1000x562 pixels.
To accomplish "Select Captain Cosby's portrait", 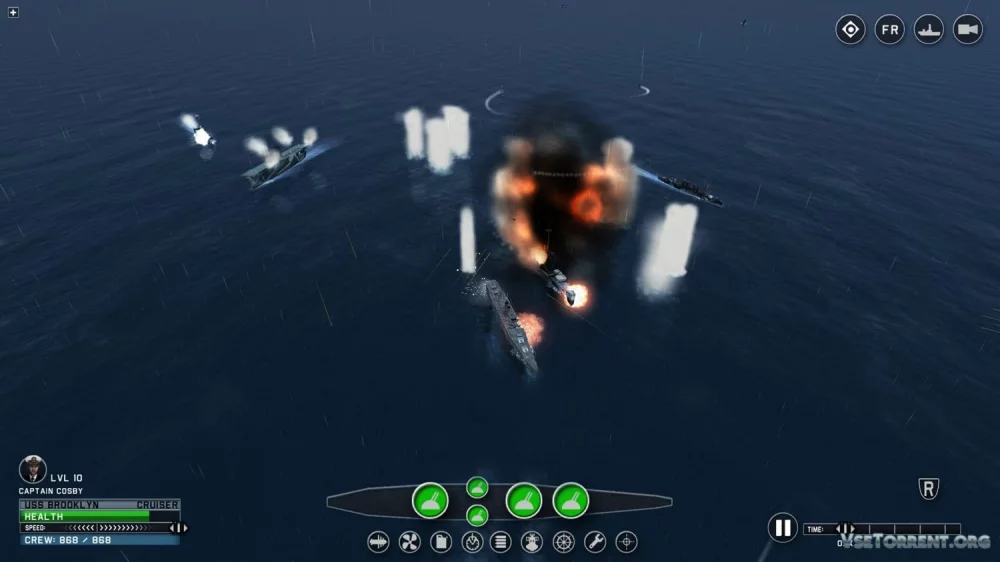I will (x=33, y=469).
